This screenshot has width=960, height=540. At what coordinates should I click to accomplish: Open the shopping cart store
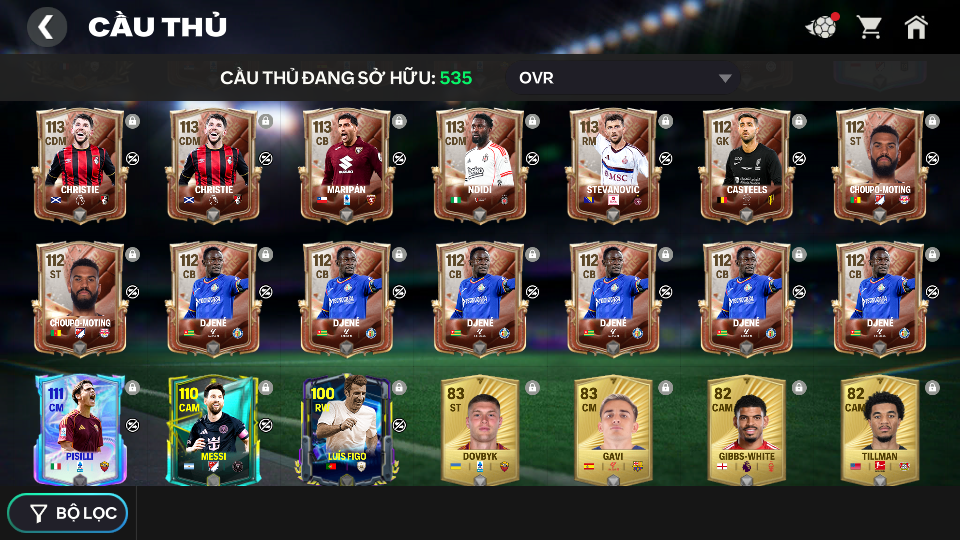point(869,27)
